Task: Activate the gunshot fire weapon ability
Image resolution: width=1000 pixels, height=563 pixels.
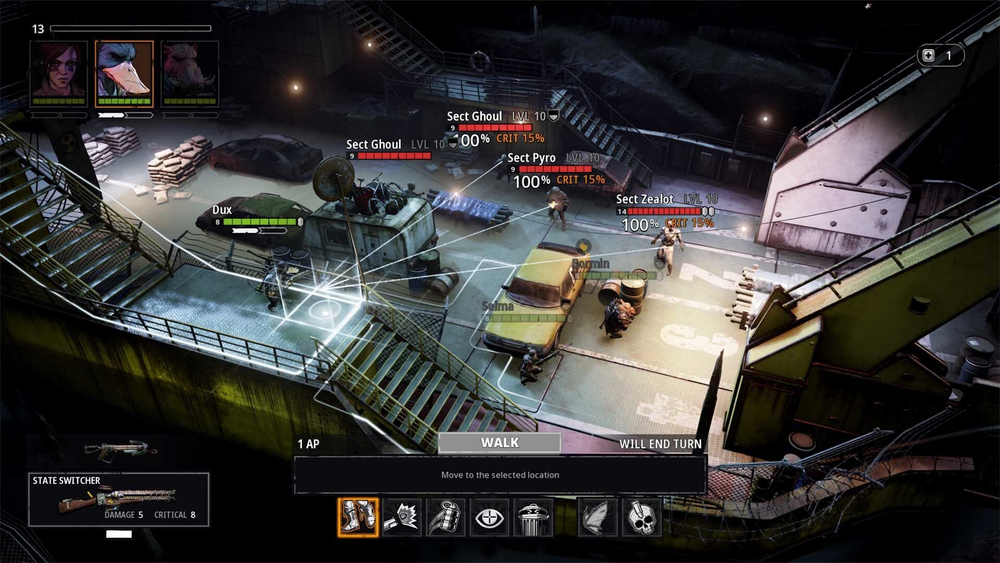Action: (x=402, y=517)
